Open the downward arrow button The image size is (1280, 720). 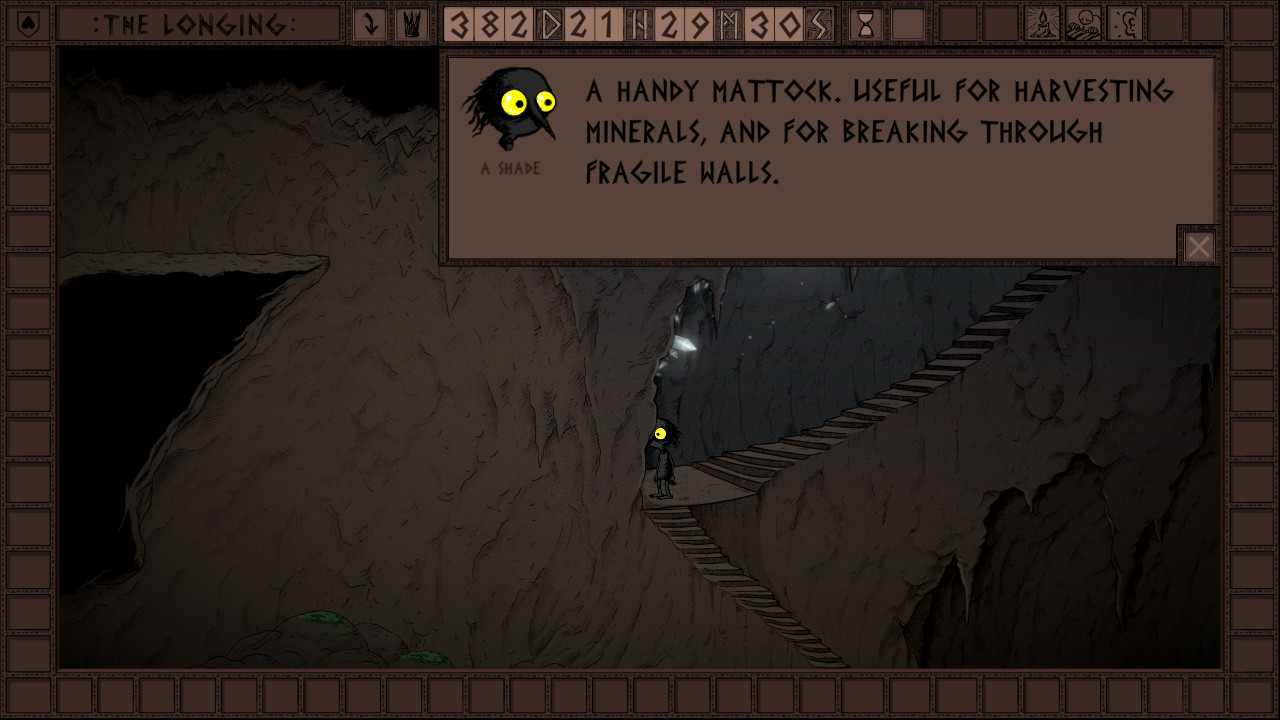point(371,24)
